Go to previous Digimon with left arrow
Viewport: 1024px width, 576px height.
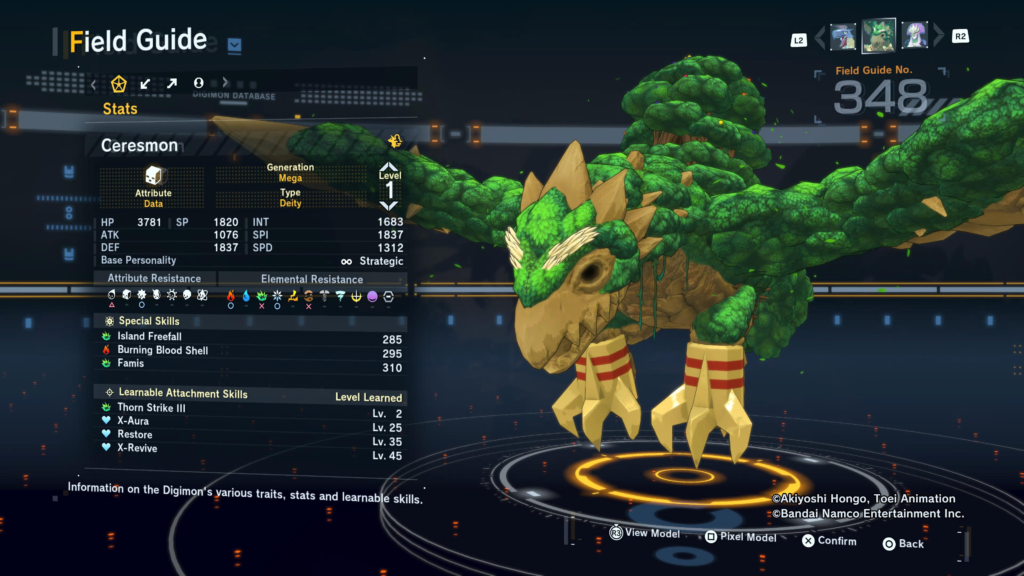coord(820,38)
